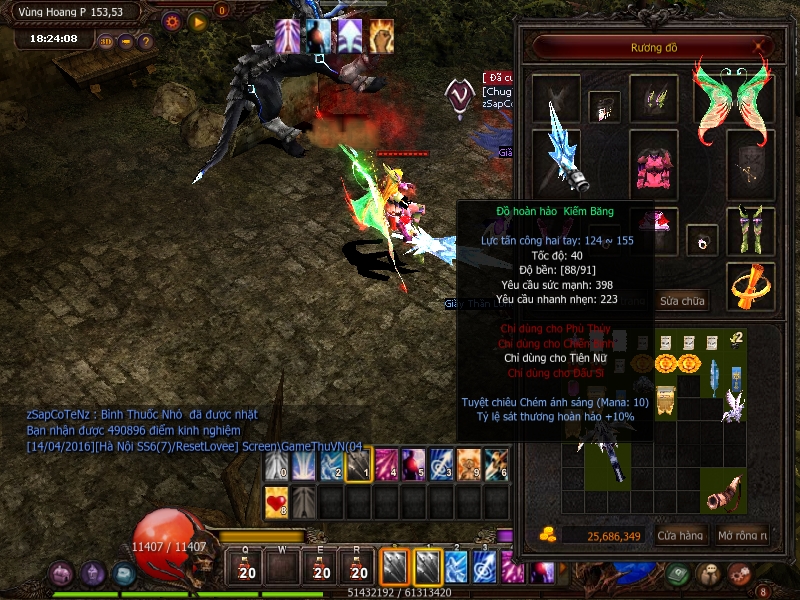This screenshot has width=800, height=600.
Task: Click the Sửa chữa repair button
Action: pyautogui.click(x=682, y=301)
